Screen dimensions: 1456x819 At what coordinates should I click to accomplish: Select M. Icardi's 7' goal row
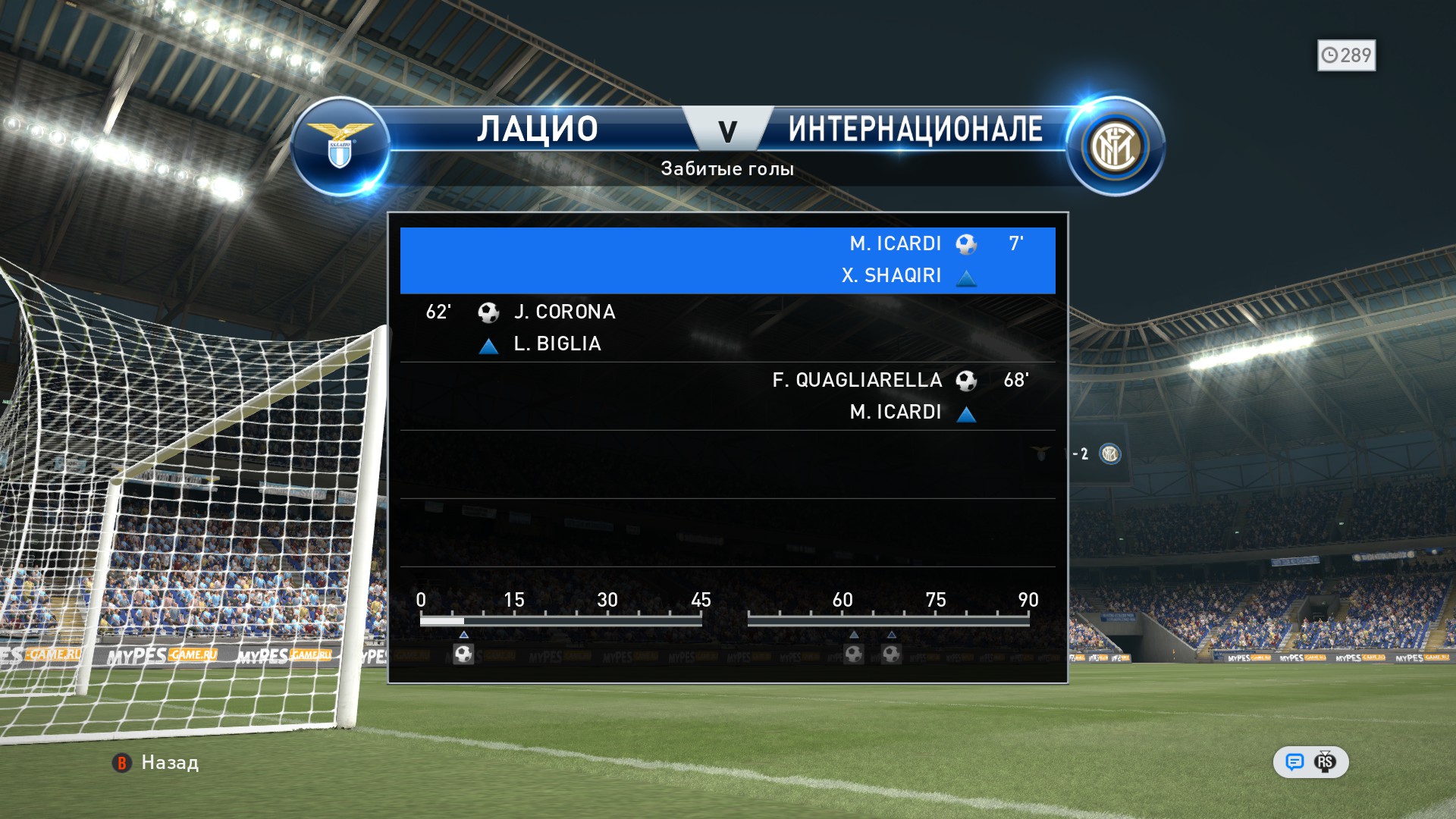click(727, 260)
